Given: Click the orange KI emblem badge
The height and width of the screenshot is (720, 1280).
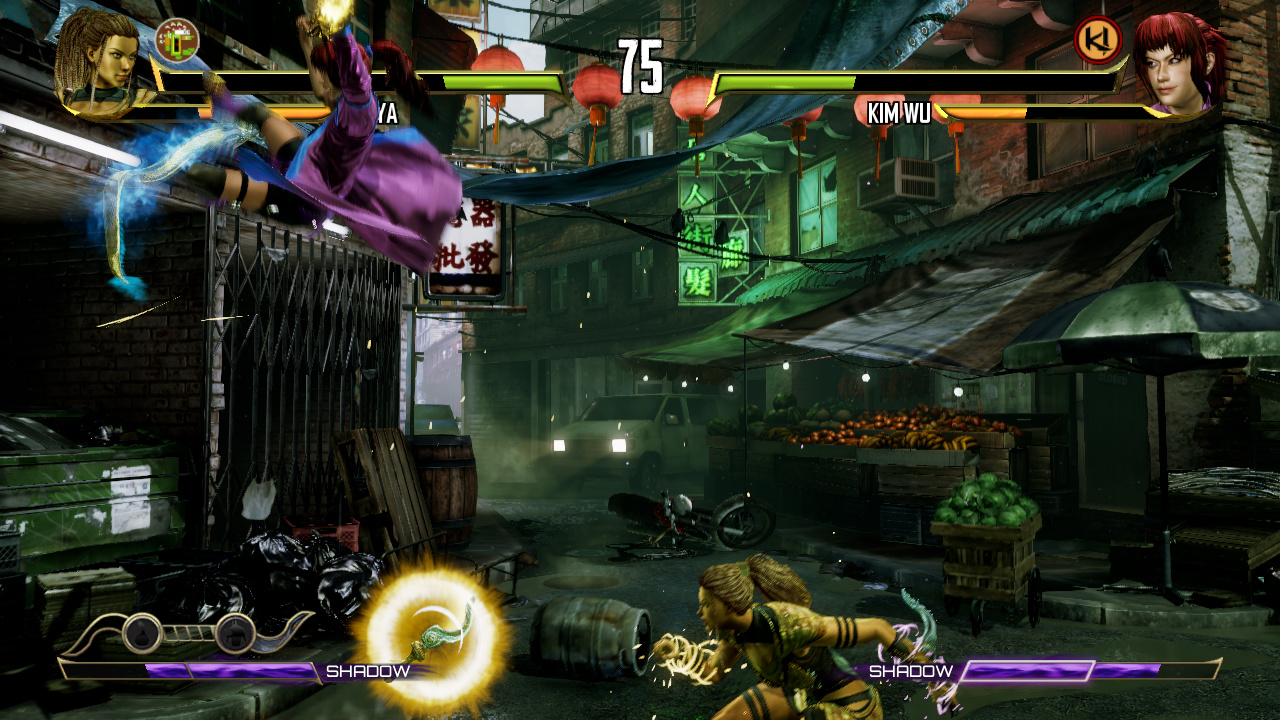Looking at the screenshot, I should click(1097, 39).
